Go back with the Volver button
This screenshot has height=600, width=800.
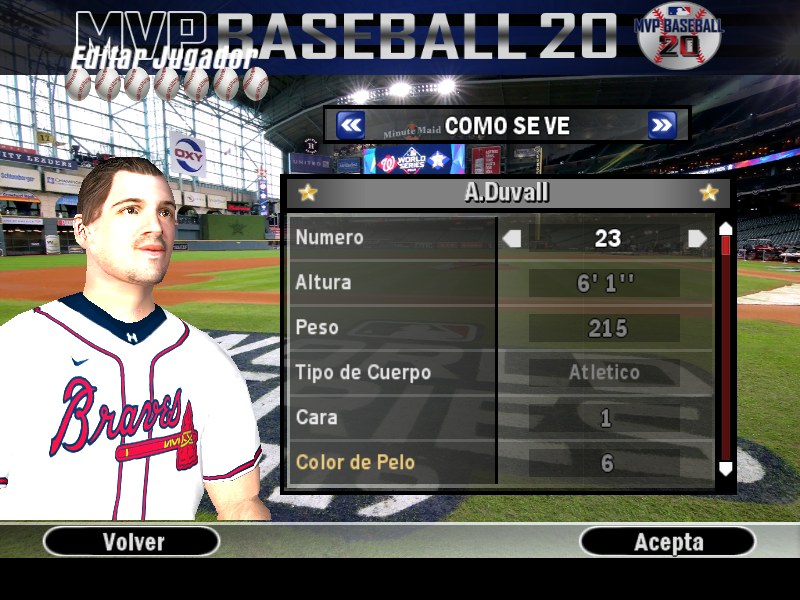click(132, 542)
